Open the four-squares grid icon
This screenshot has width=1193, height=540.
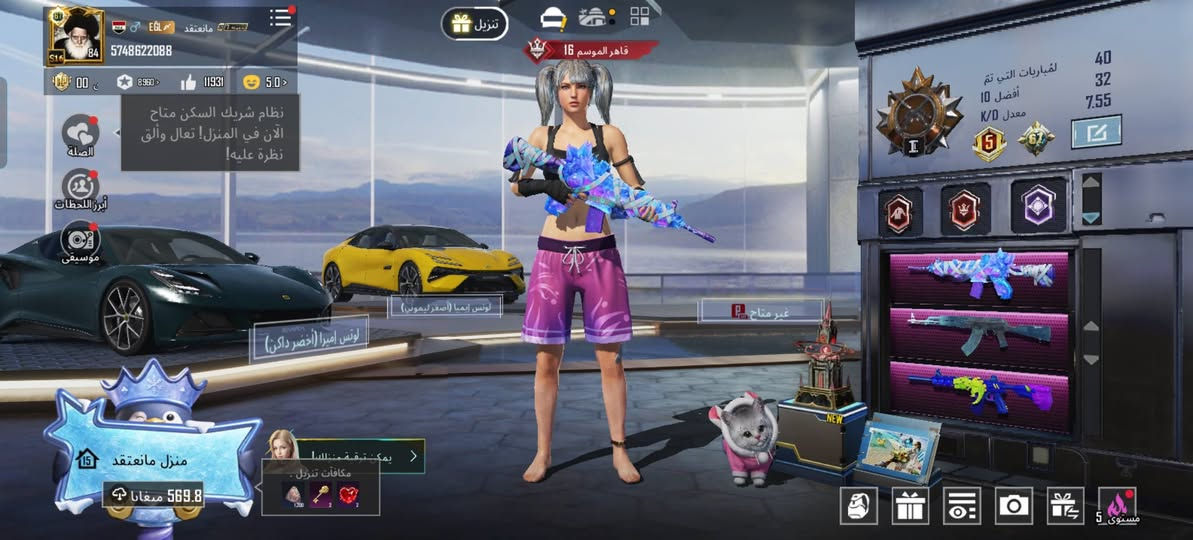click(x=640, y=16)
